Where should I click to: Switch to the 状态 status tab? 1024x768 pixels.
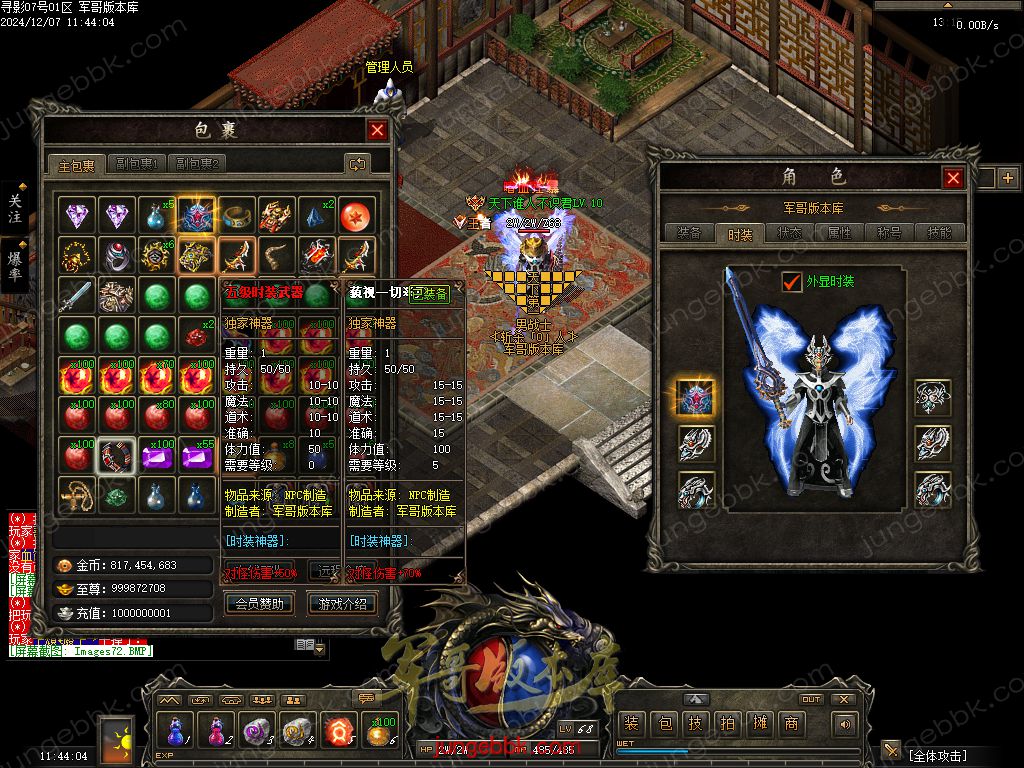789,233
